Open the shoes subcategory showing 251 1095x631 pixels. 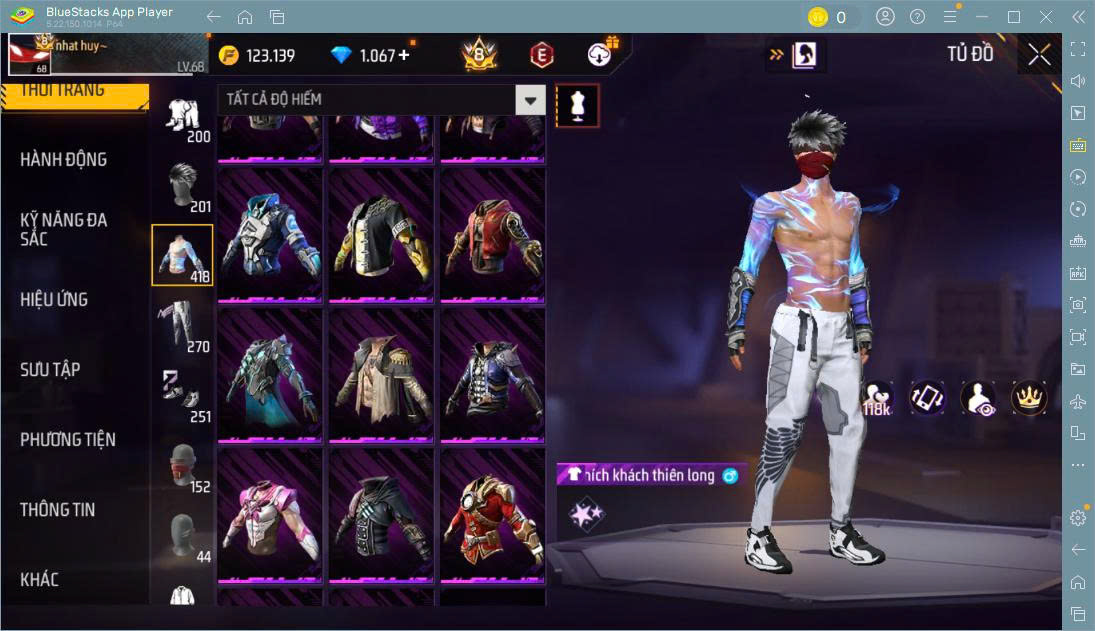tap(182, 395)
